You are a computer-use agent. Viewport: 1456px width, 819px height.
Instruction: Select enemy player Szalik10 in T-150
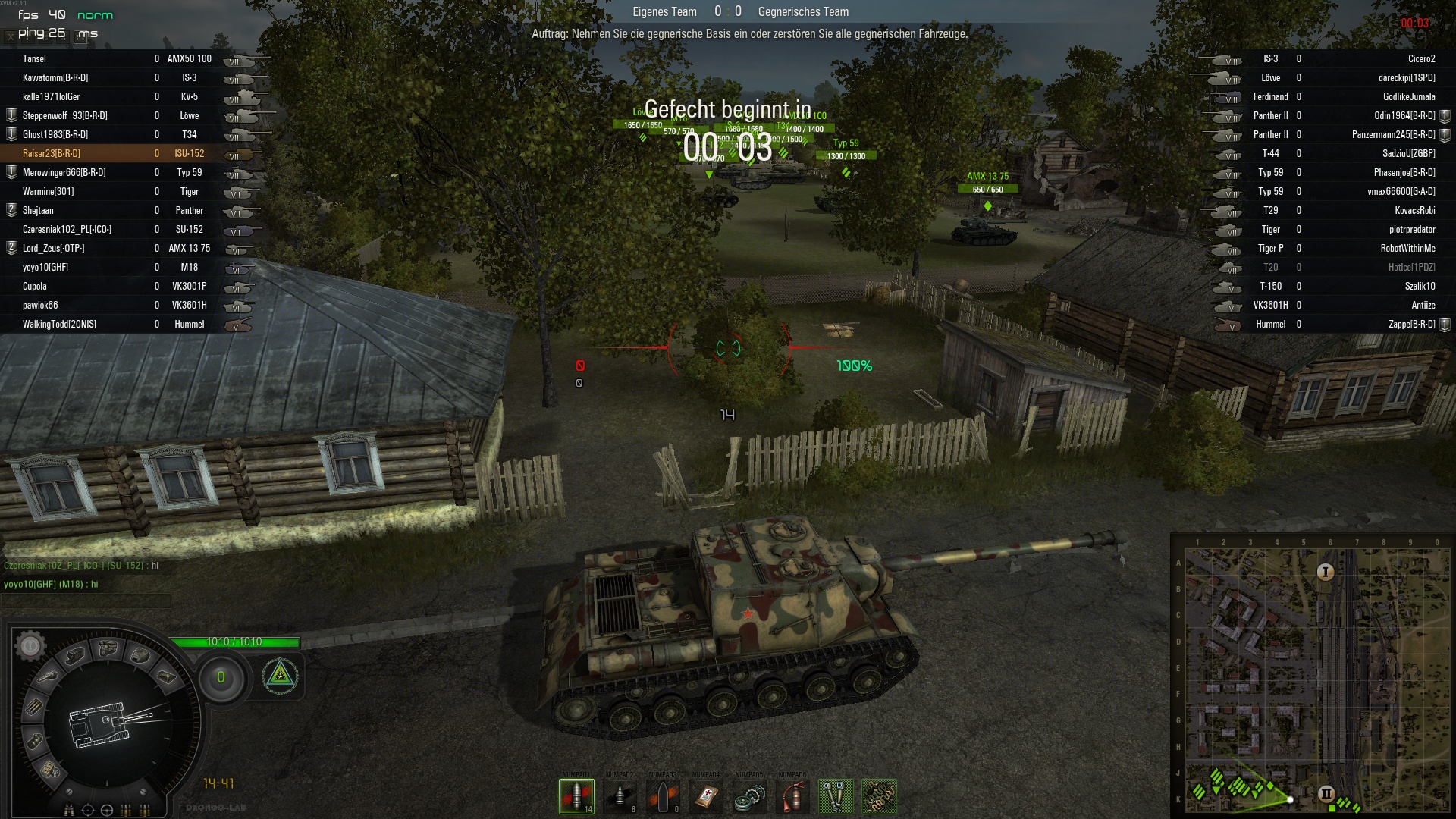pyautogui.click(x=1420, y=286)
